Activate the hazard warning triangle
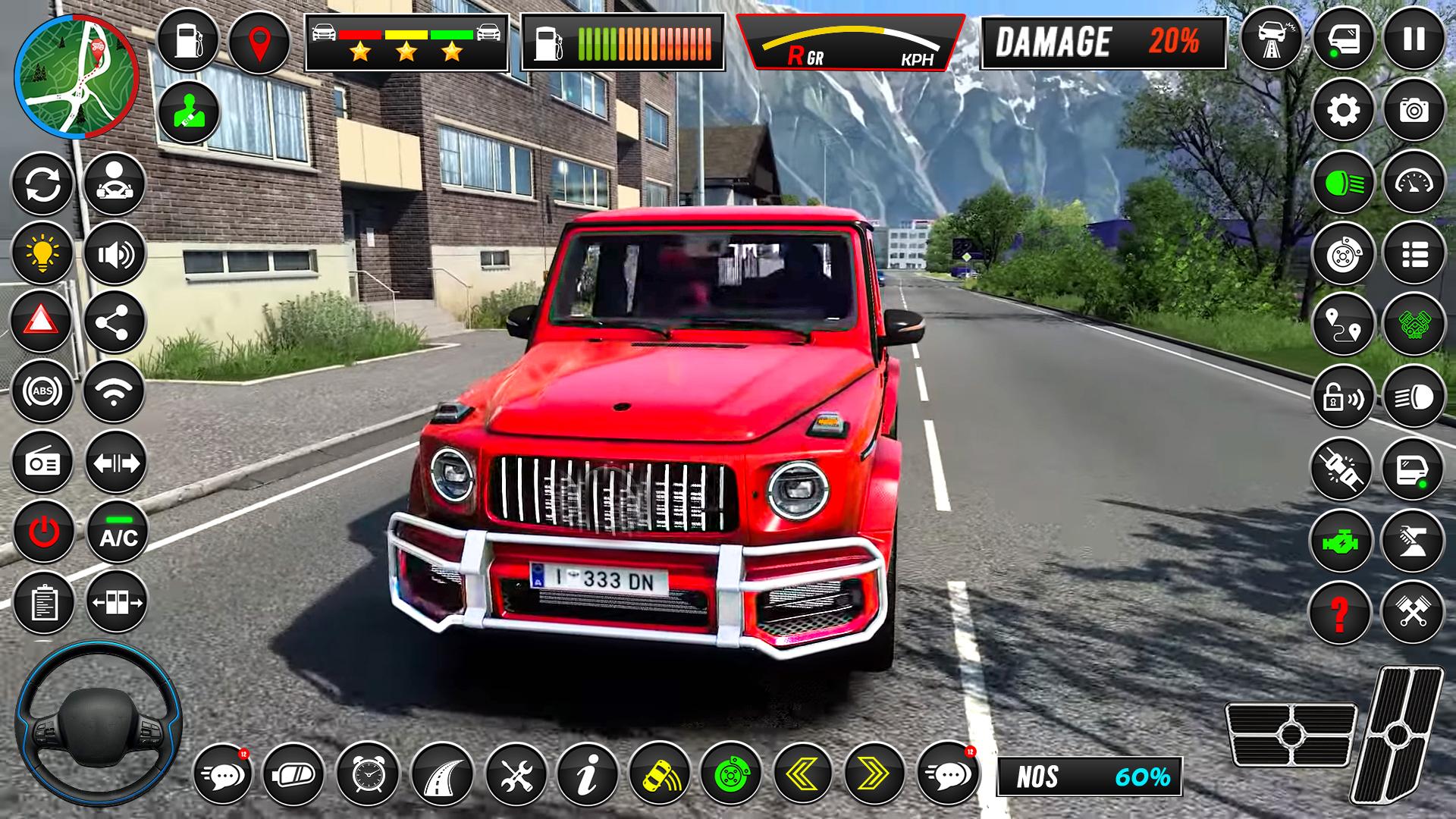1456x819 pixels. coord(42,322)
